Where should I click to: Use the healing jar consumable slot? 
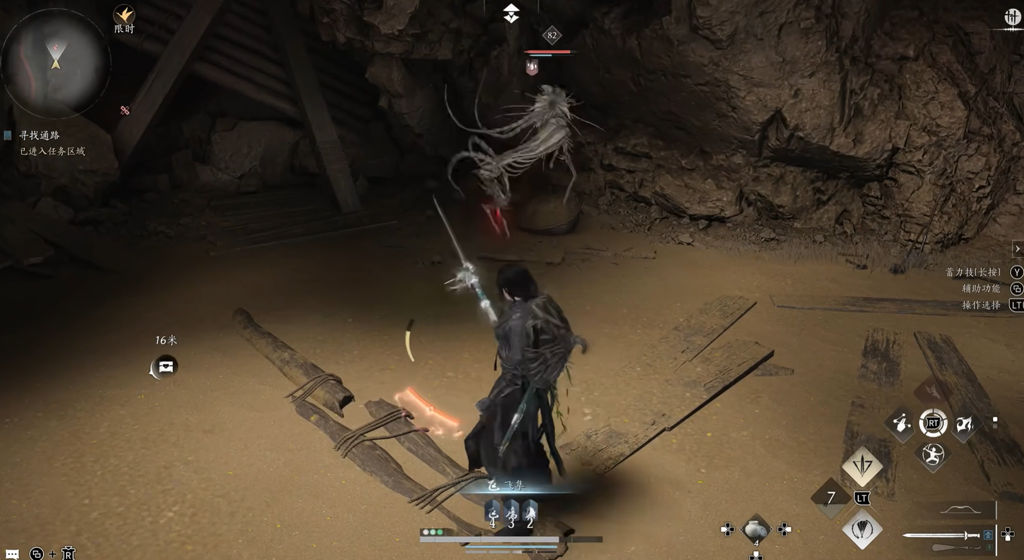tap(756, 530)
